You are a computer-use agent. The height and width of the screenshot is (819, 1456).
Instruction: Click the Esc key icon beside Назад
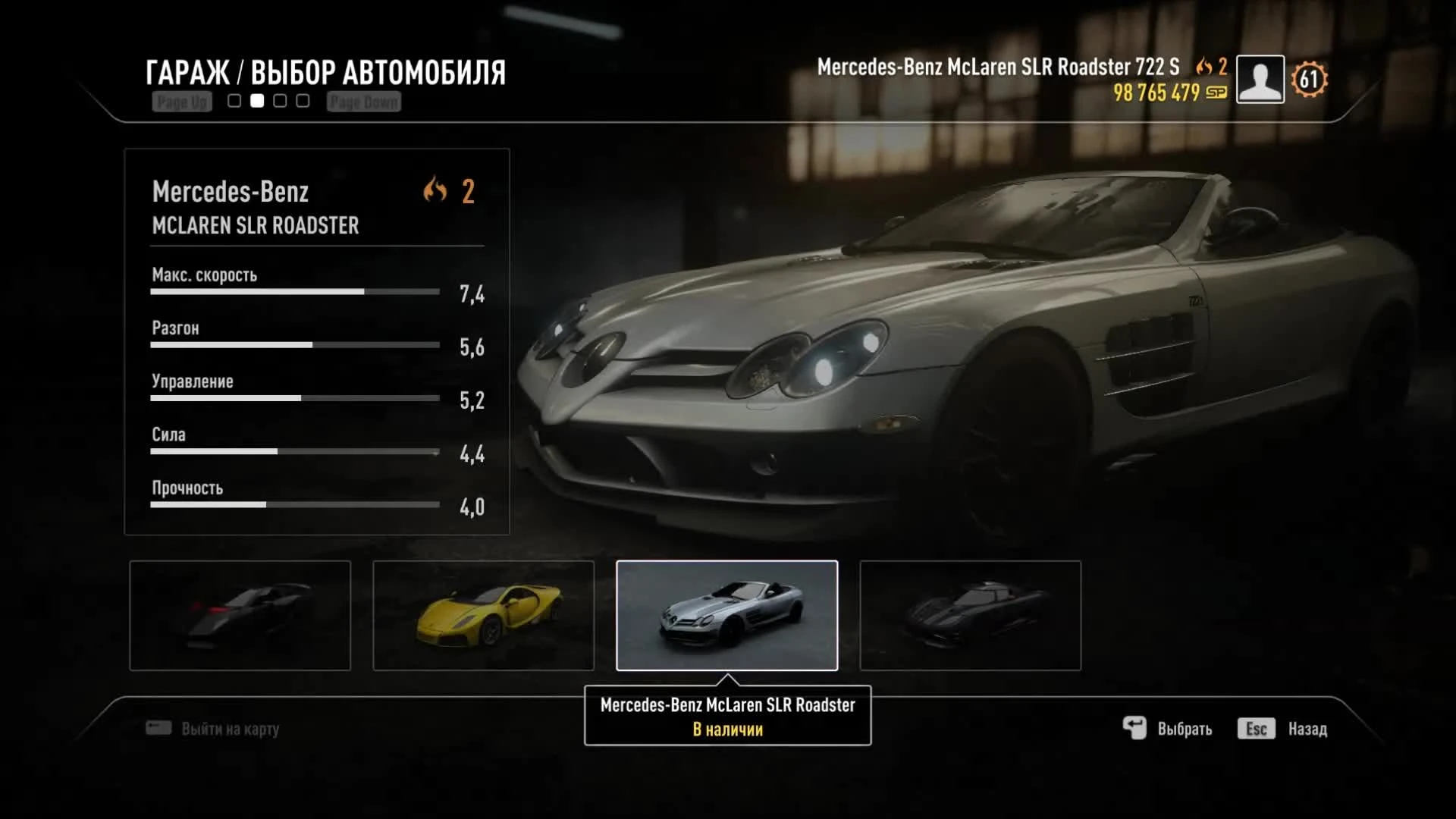[1257, 728]
